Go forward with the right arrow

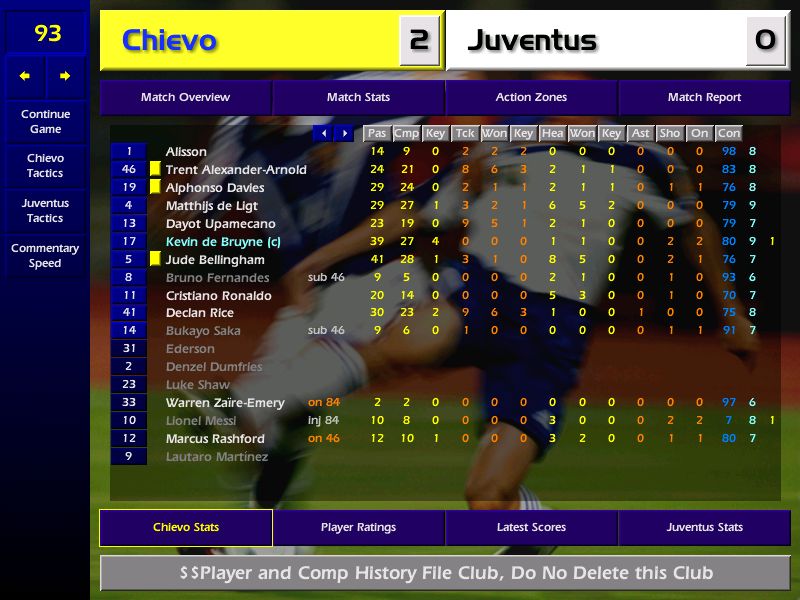coord(65,76)
